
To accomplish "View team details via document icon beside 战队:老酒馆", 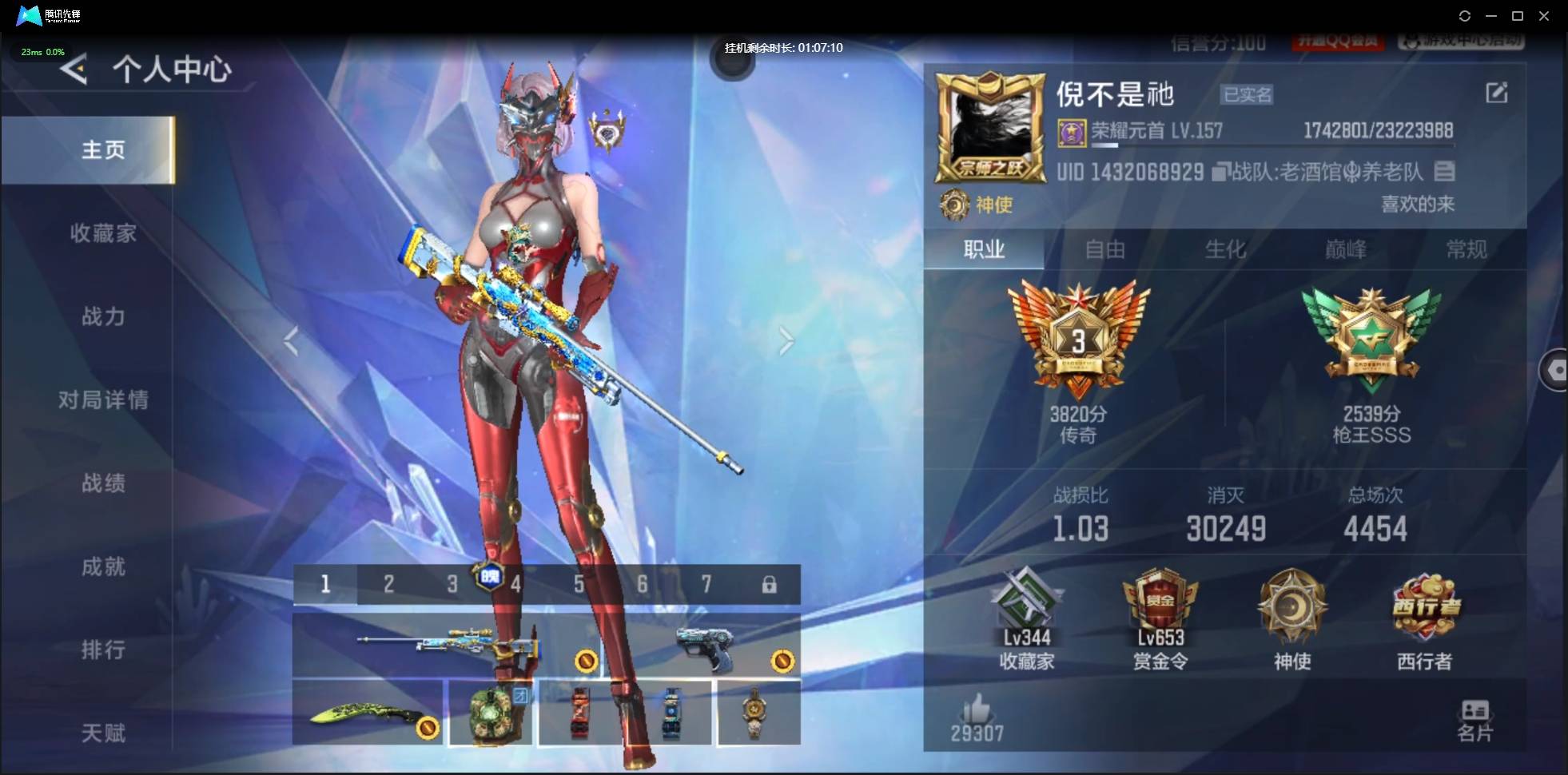I will pos(1446,171).
